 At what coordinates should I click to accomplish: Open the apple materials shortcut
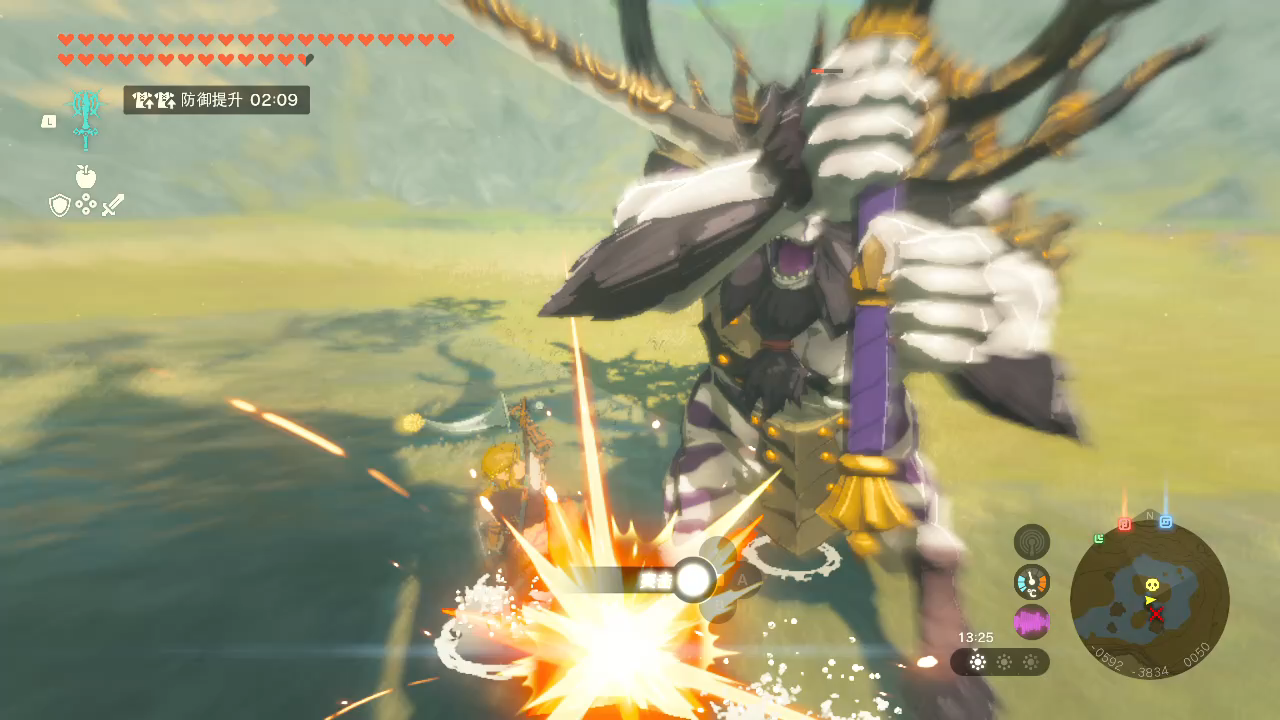(x=86, y=177)
